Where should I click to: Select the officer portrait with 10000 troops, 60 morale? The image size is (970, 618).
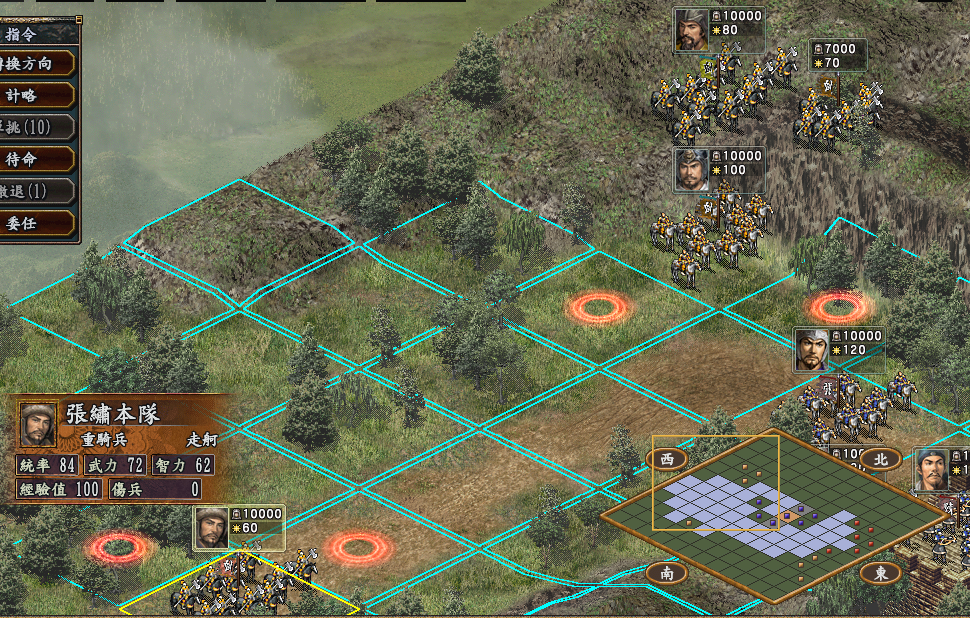(212, 528)
